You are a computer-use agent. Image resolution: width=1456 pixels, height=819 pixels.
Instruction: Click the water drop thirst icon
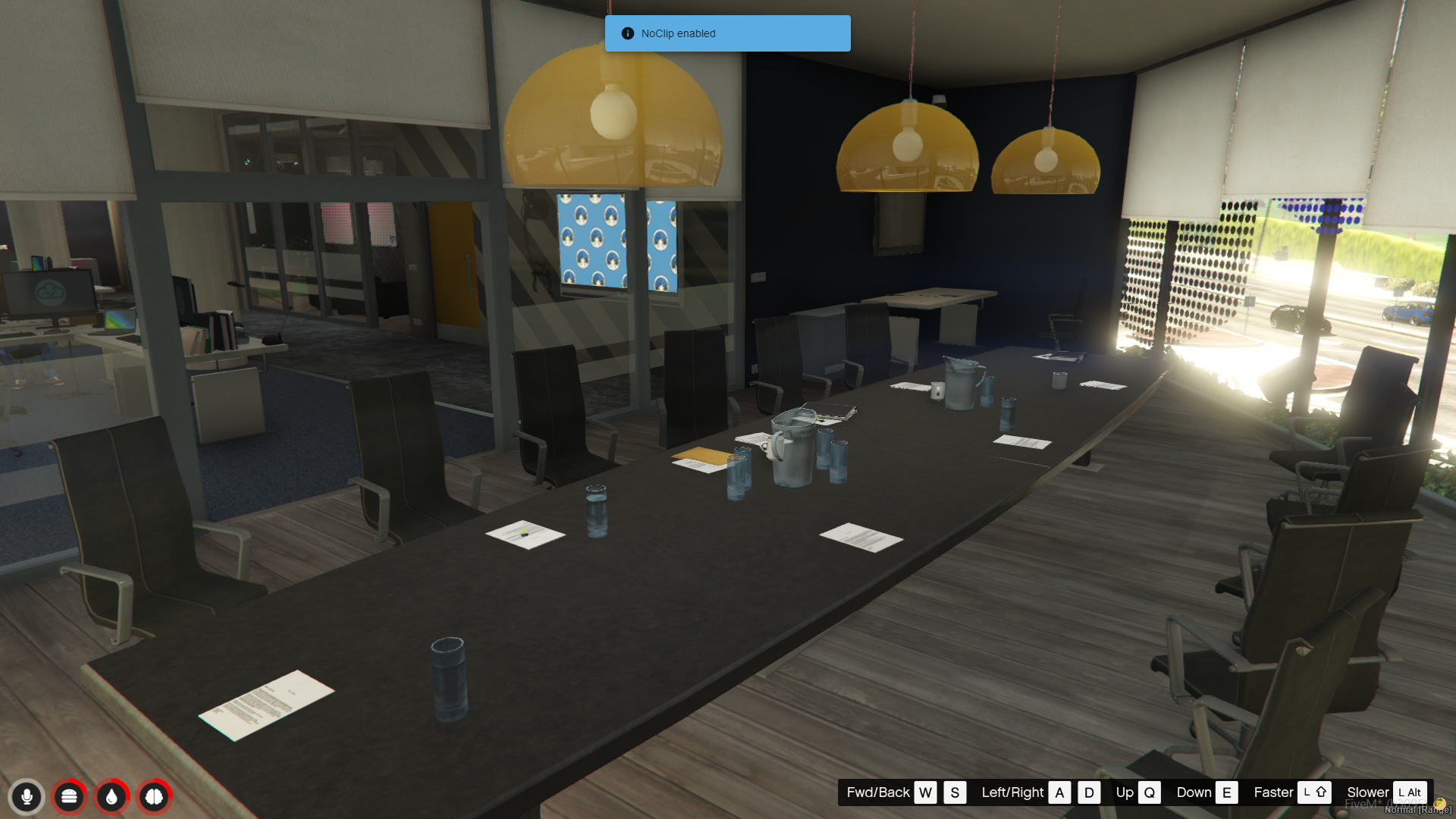coord(111,796)
